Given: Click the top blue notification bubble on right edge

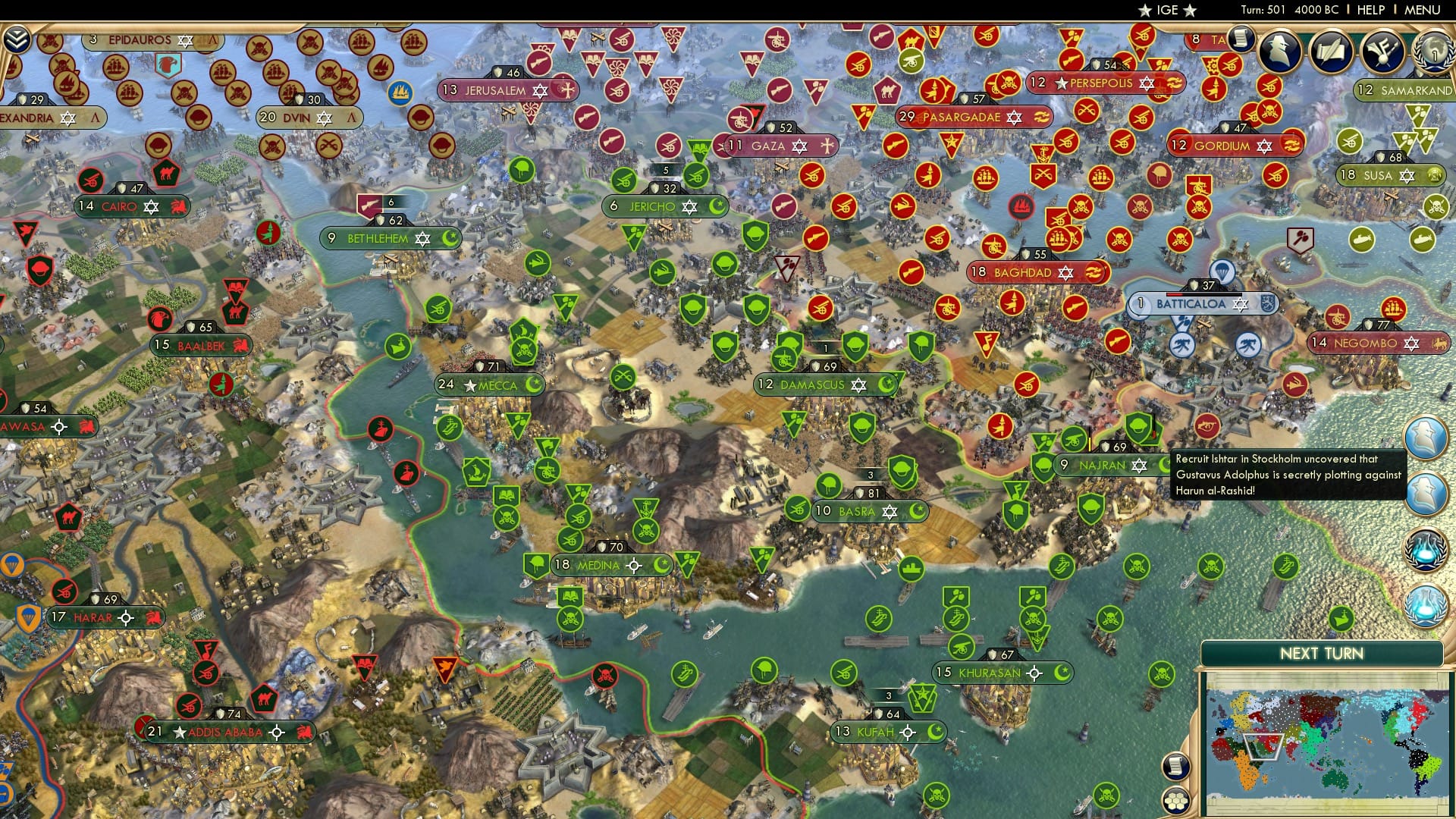Looking at the screenshot, I should [1426, 438].
